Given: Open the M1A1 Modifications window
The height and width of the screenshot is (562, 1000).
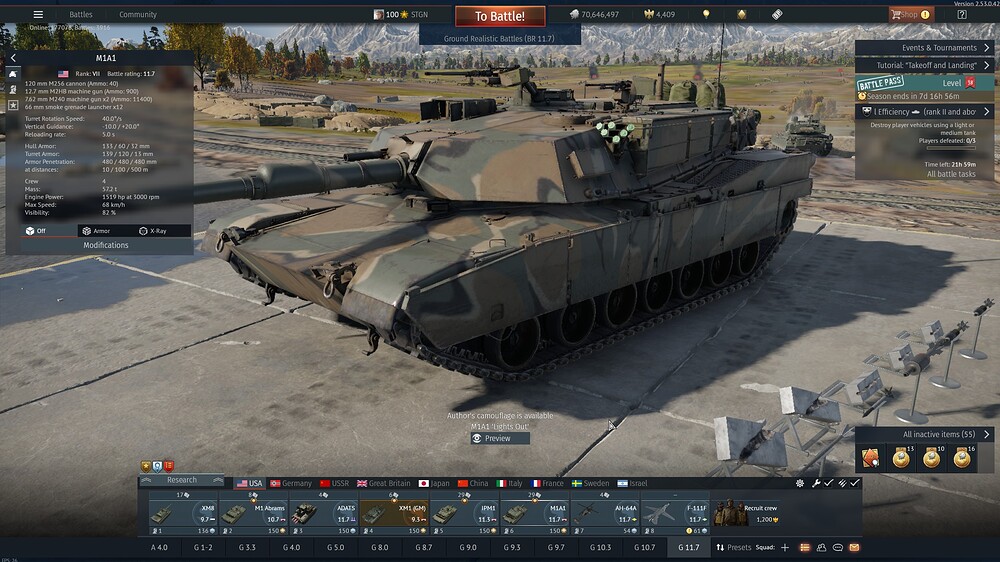Looking at the screenshot, I should pos(105,245).
